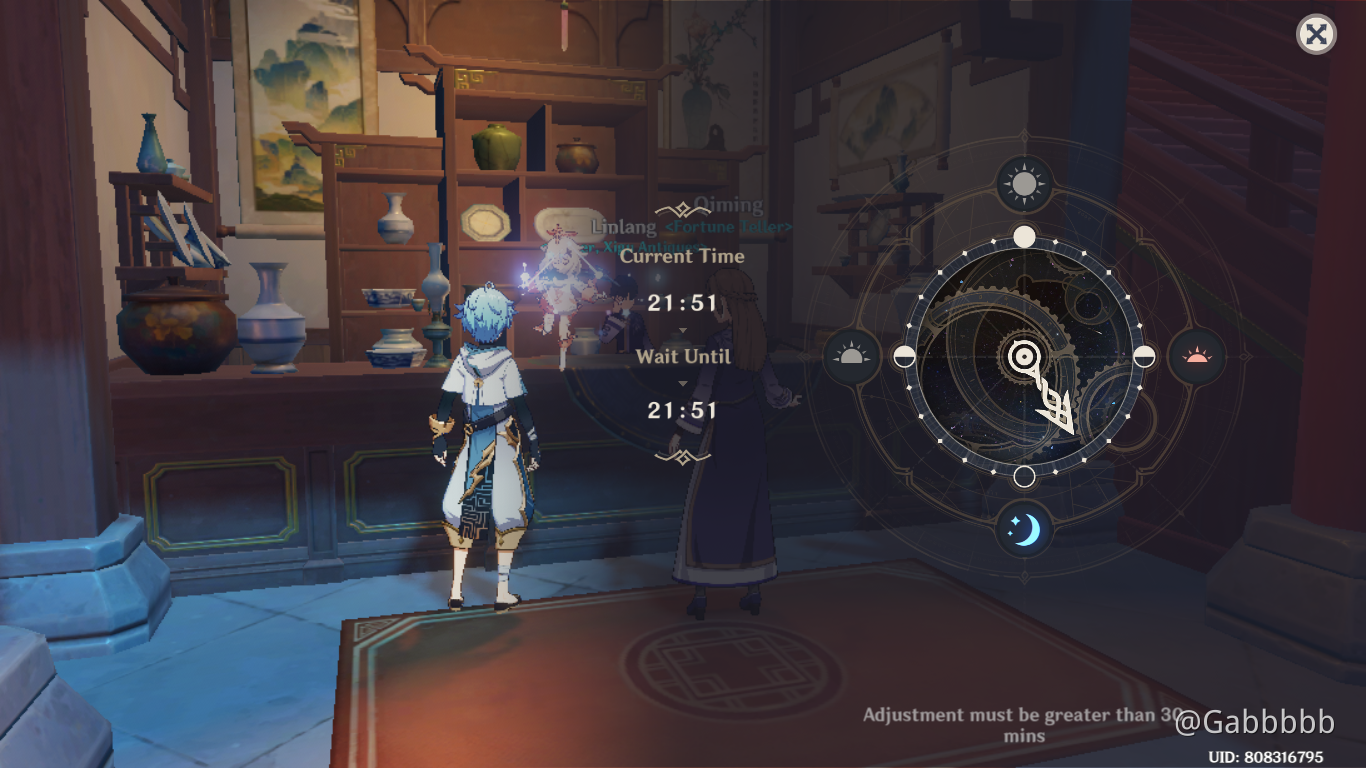Select the left half-moon phase marker

[905, 355]
